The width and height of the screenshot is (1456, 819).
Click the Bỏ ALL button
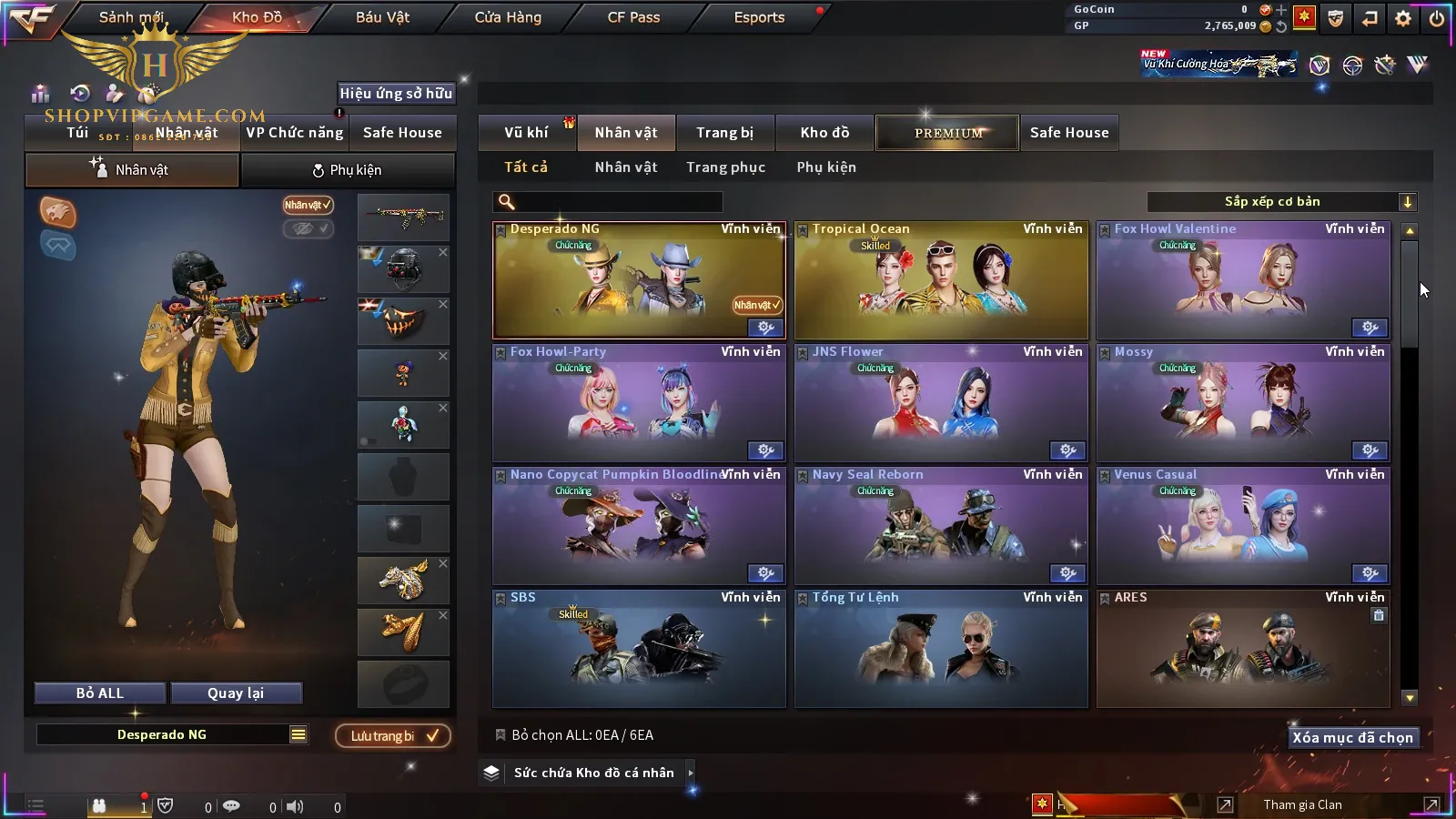(x=100, y=693)
